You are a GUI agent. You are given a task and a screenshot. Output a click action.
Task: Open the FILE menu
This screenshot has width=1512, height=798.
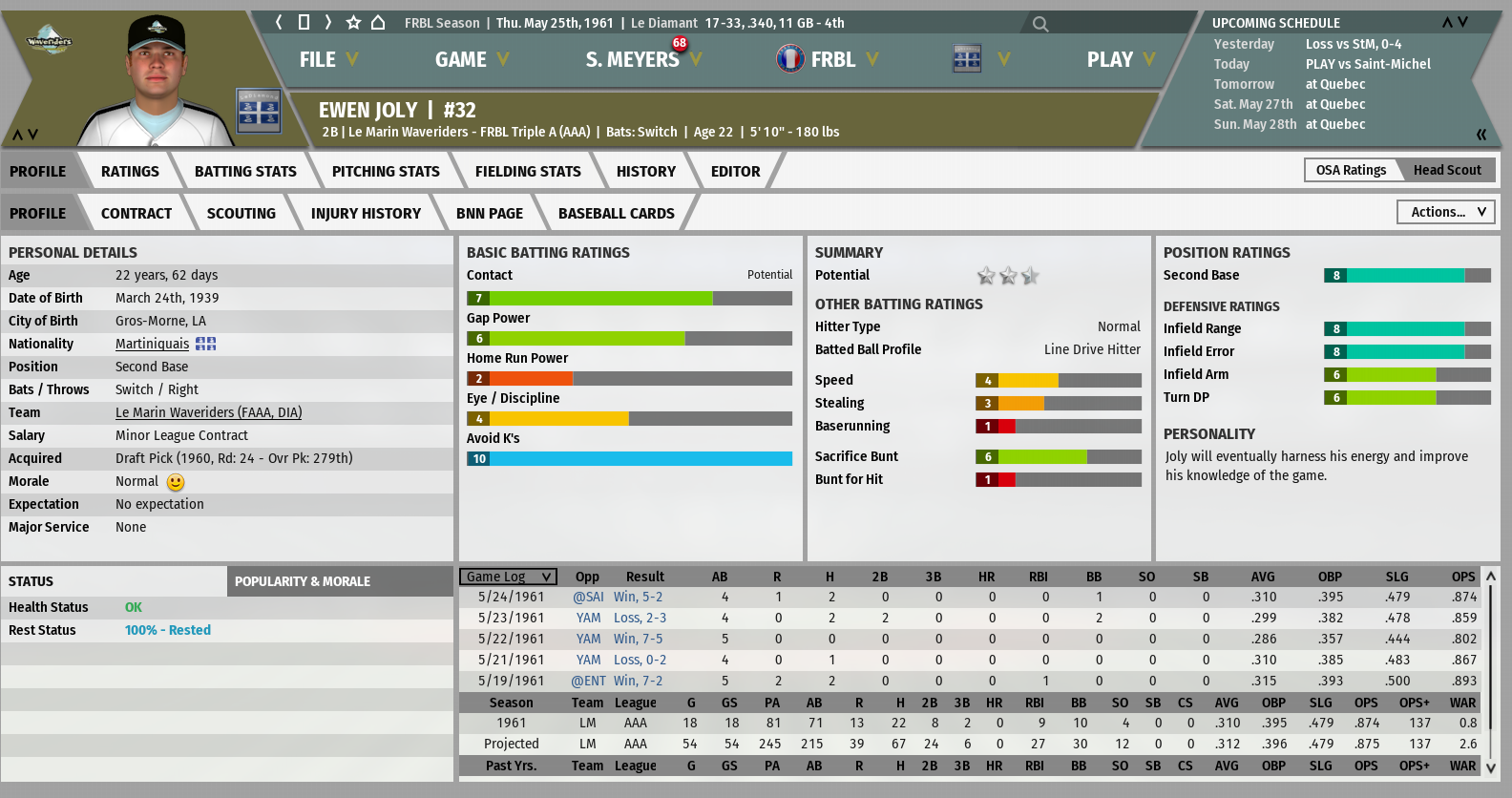click(x=328, y=59)
